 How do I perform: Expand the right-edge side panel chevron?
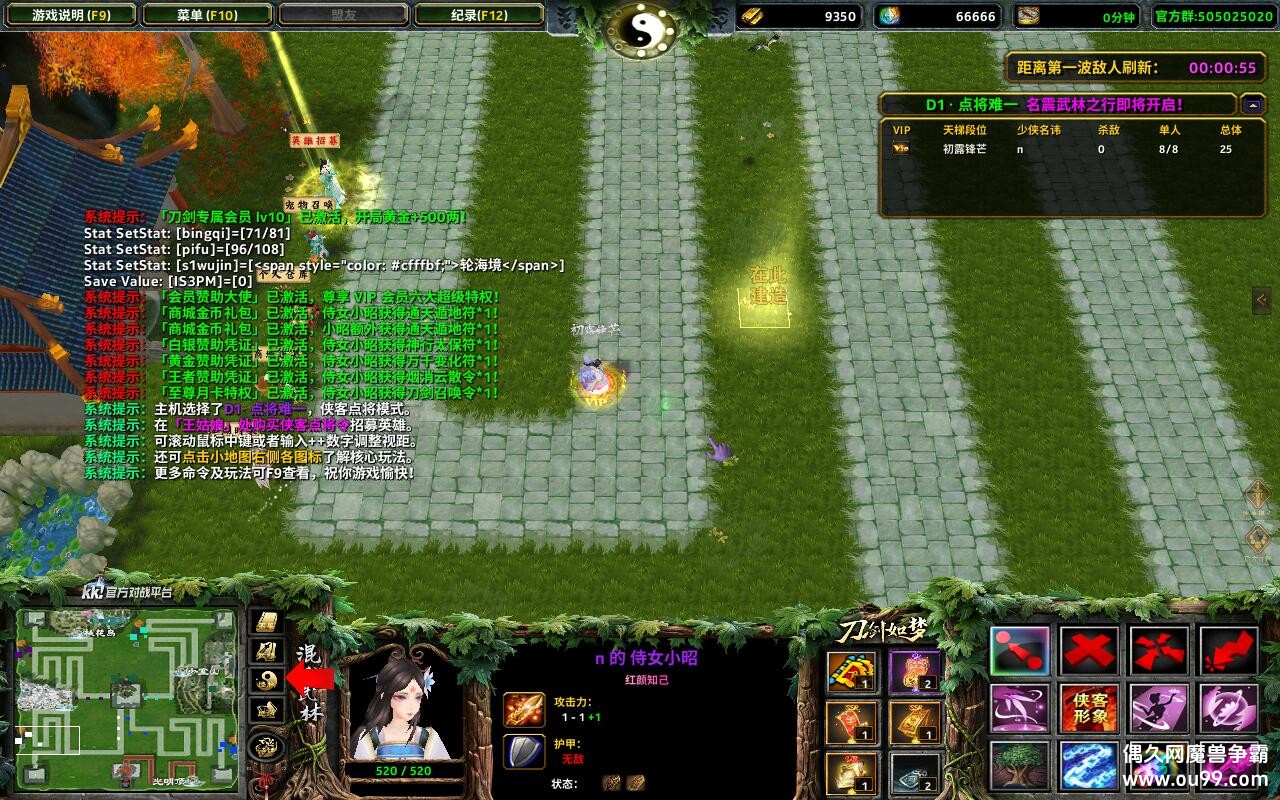click(x=1262, y=297)
